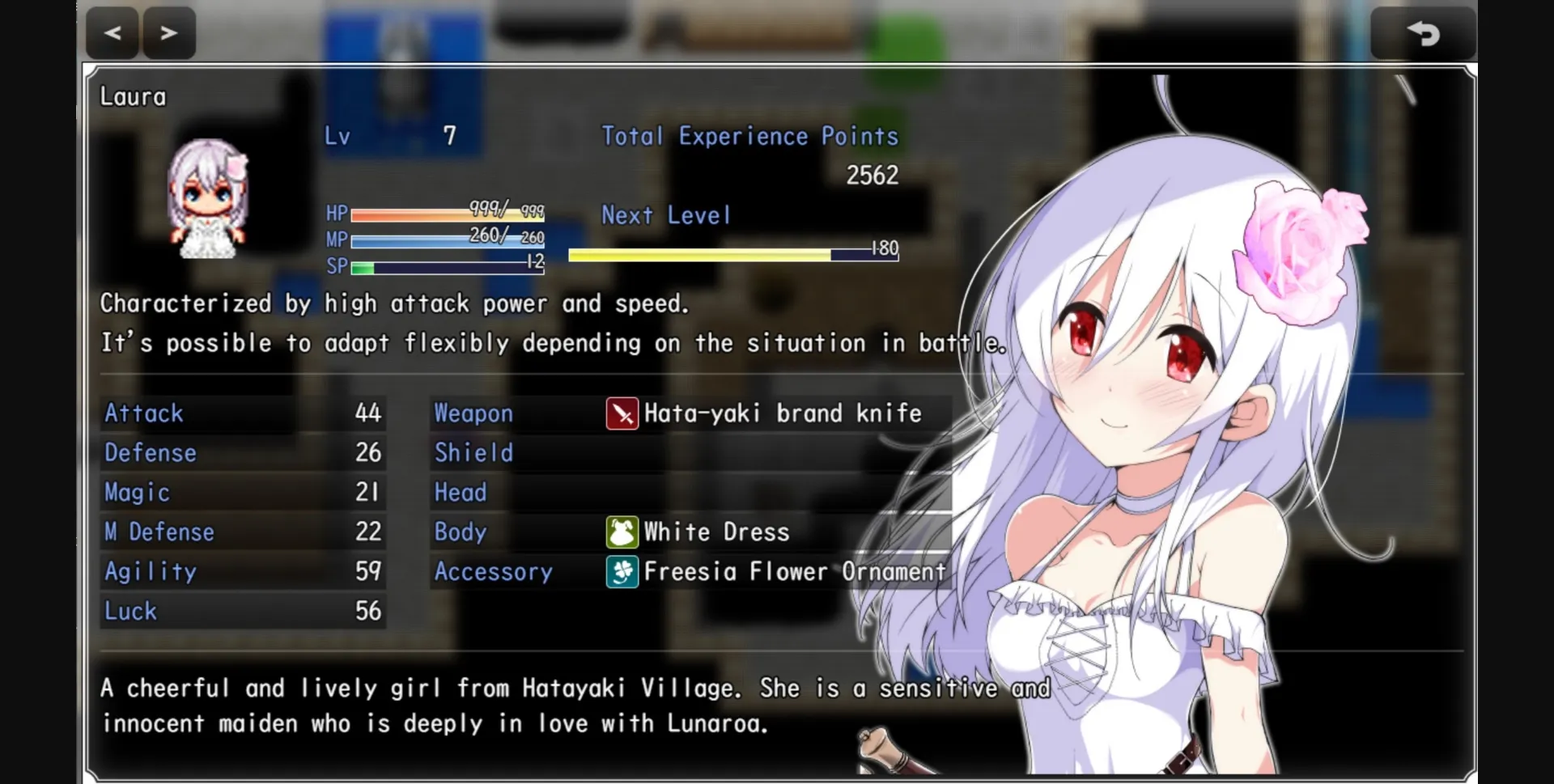Expand the Weapon equipment row
Viewport: 1554px width, 784px height.
click(473, 413)
